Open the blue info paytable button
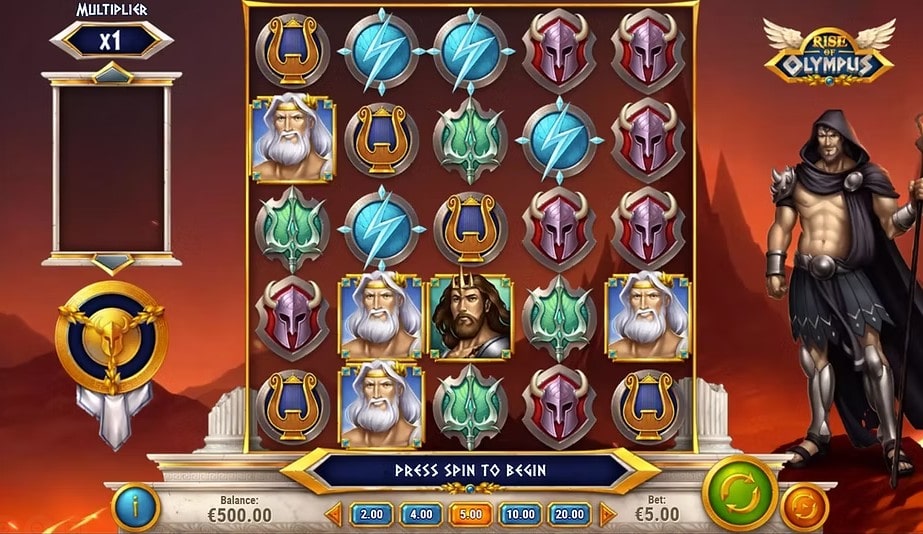 (137, 507)
